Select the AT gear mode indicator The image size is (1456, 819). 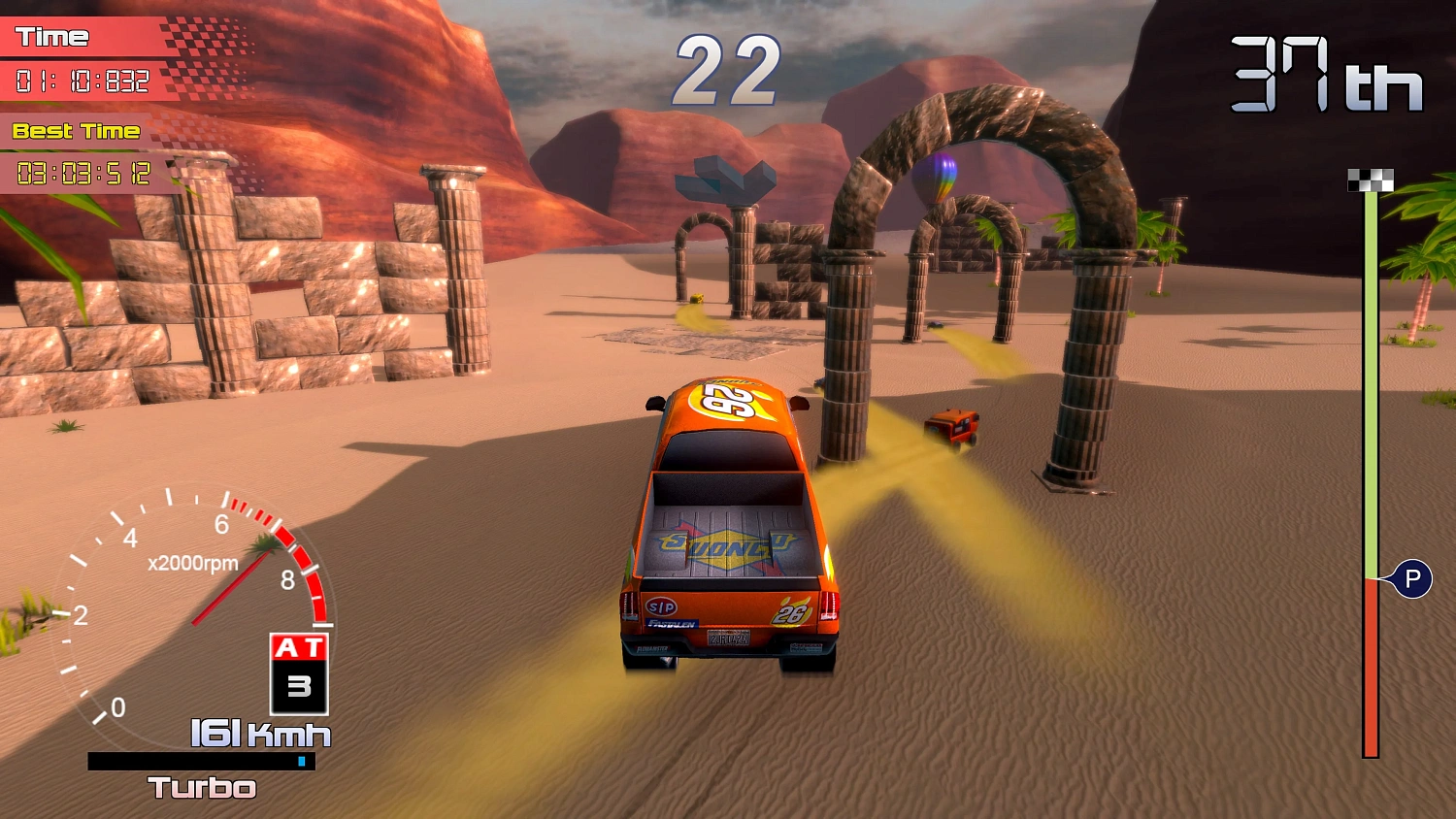coord(299,646)
